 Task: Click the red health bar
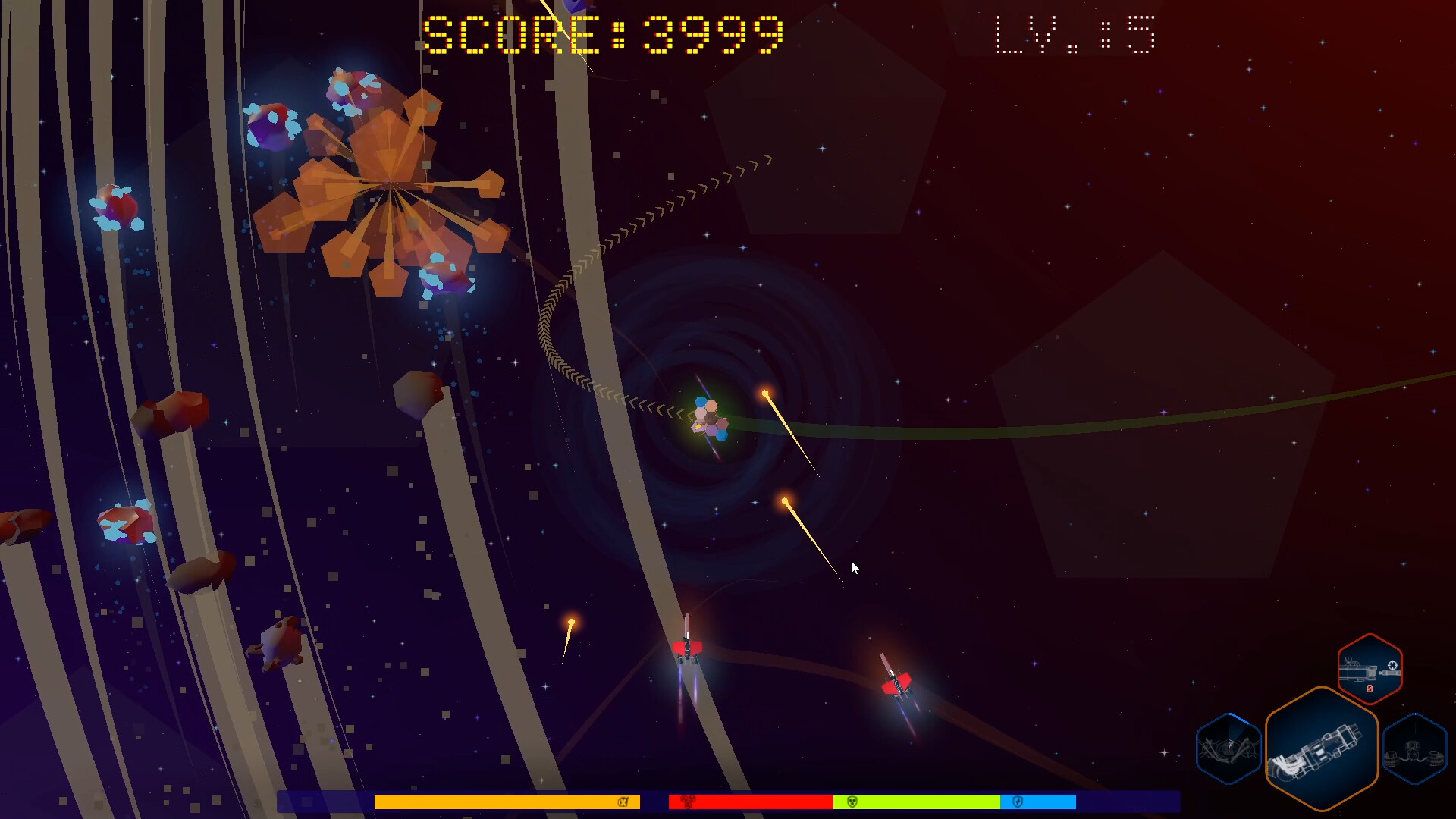tap(751, 802)
